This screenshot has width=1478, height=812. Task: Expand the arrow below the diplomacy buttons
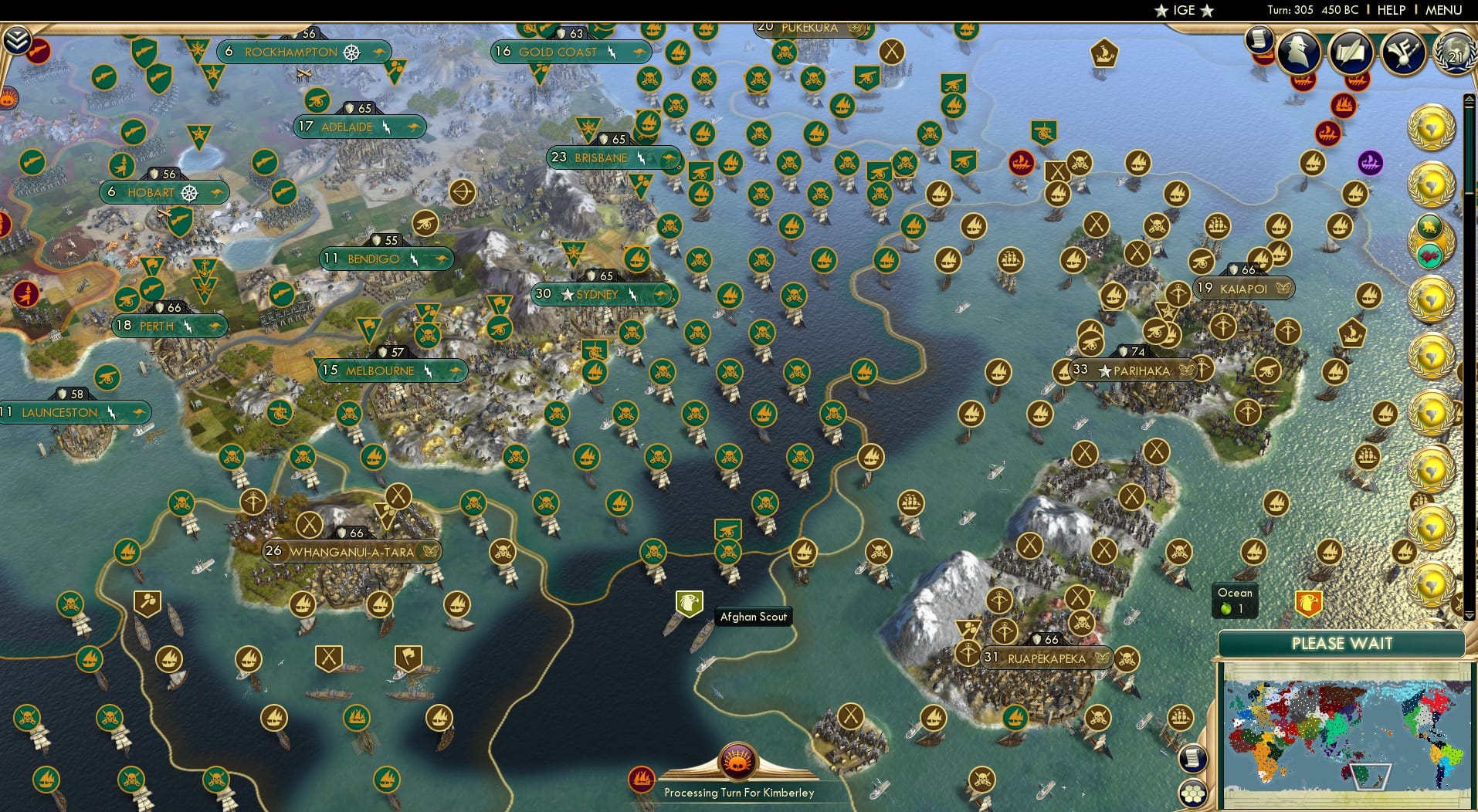pyautogui.click(x=1469, y=614)
